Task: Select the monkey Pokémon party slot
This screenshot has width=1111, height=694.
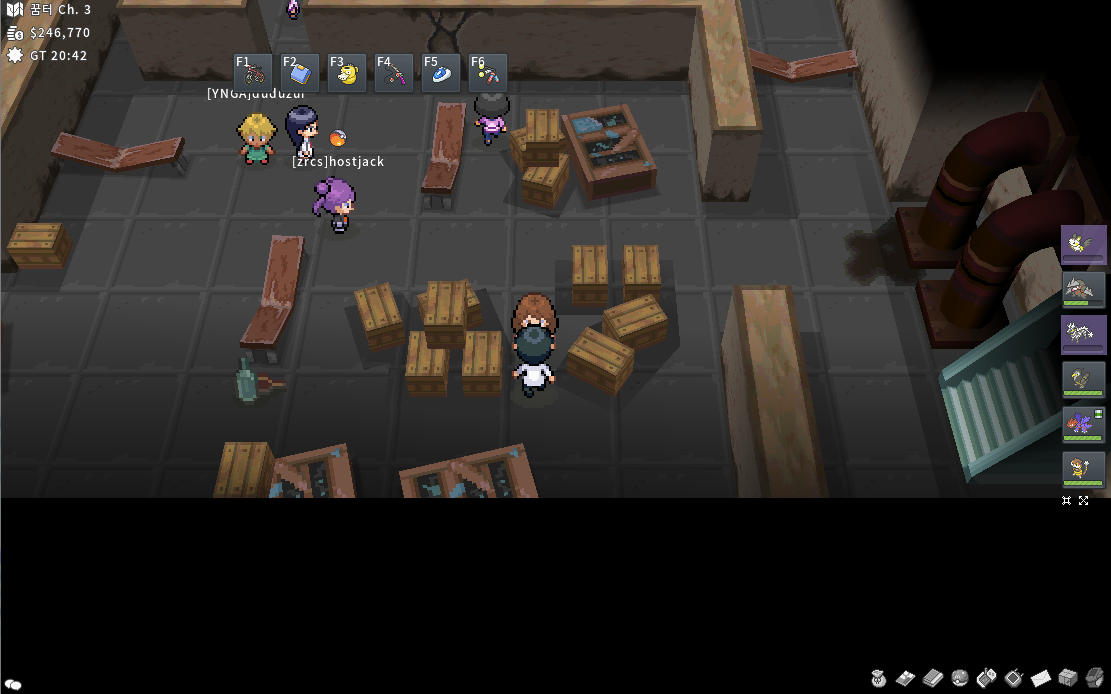Action: click(1083, 470)
